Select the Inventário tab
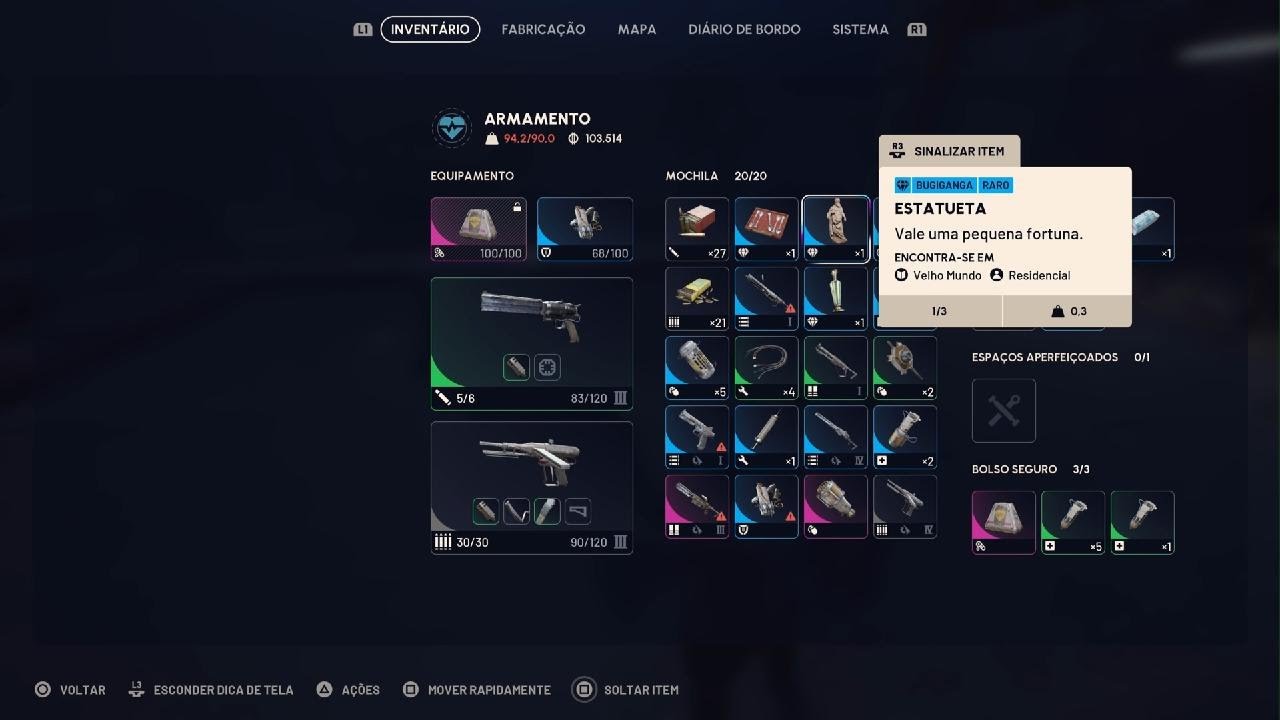The height and width of the screenshot is (720, 1280). point(430,30)
